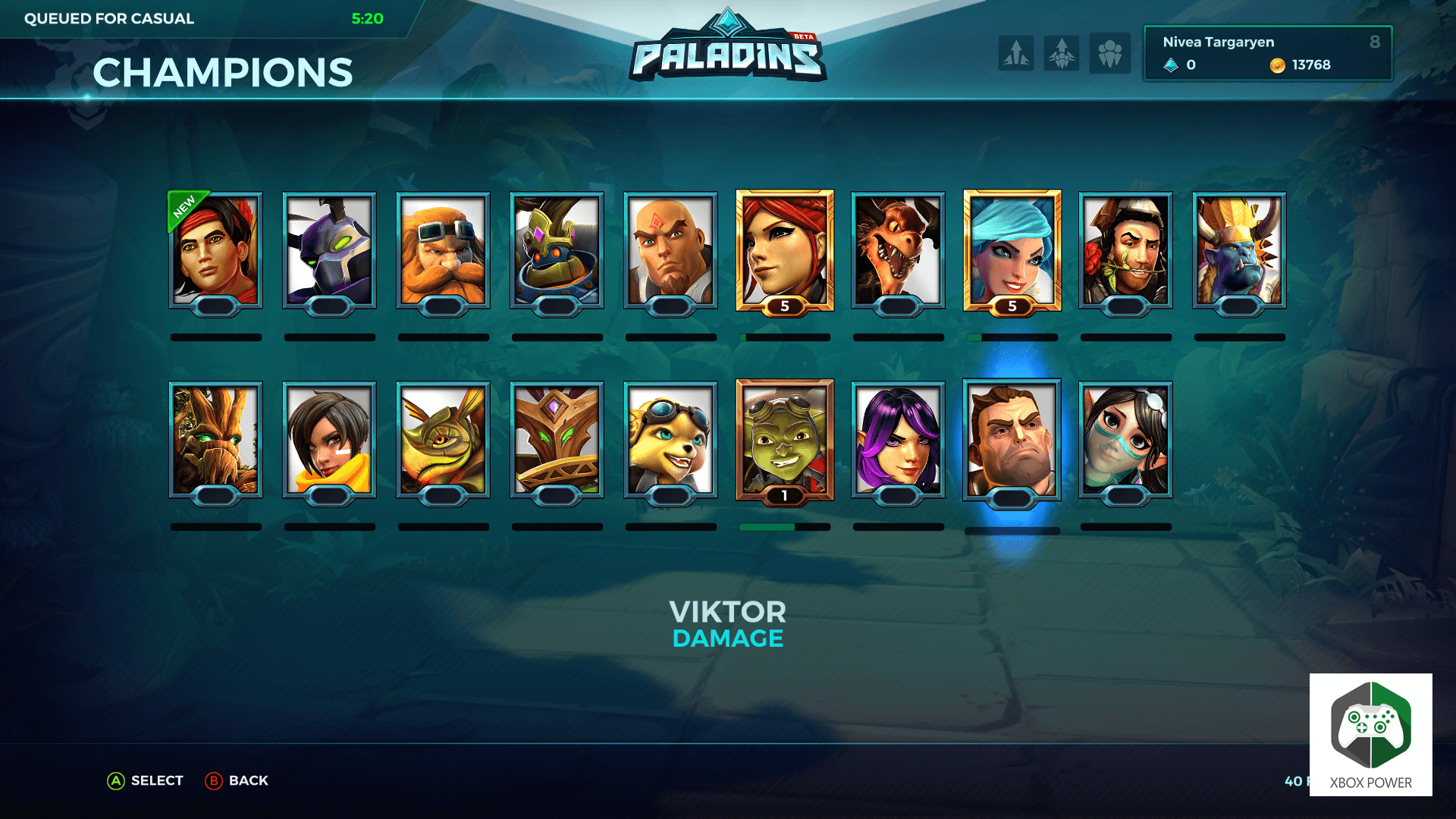Select the wooden-masked Mal'Damba portrait
Image resolution: width=1456 pixels, height=819 pixels.
[557, 440]
